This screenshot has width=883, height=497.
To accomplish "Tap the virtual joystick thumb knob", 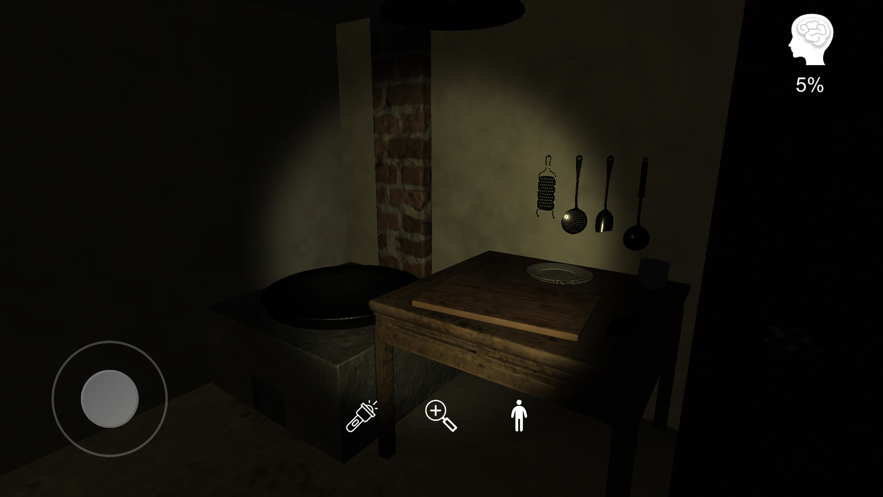I will tap(110, 398).
